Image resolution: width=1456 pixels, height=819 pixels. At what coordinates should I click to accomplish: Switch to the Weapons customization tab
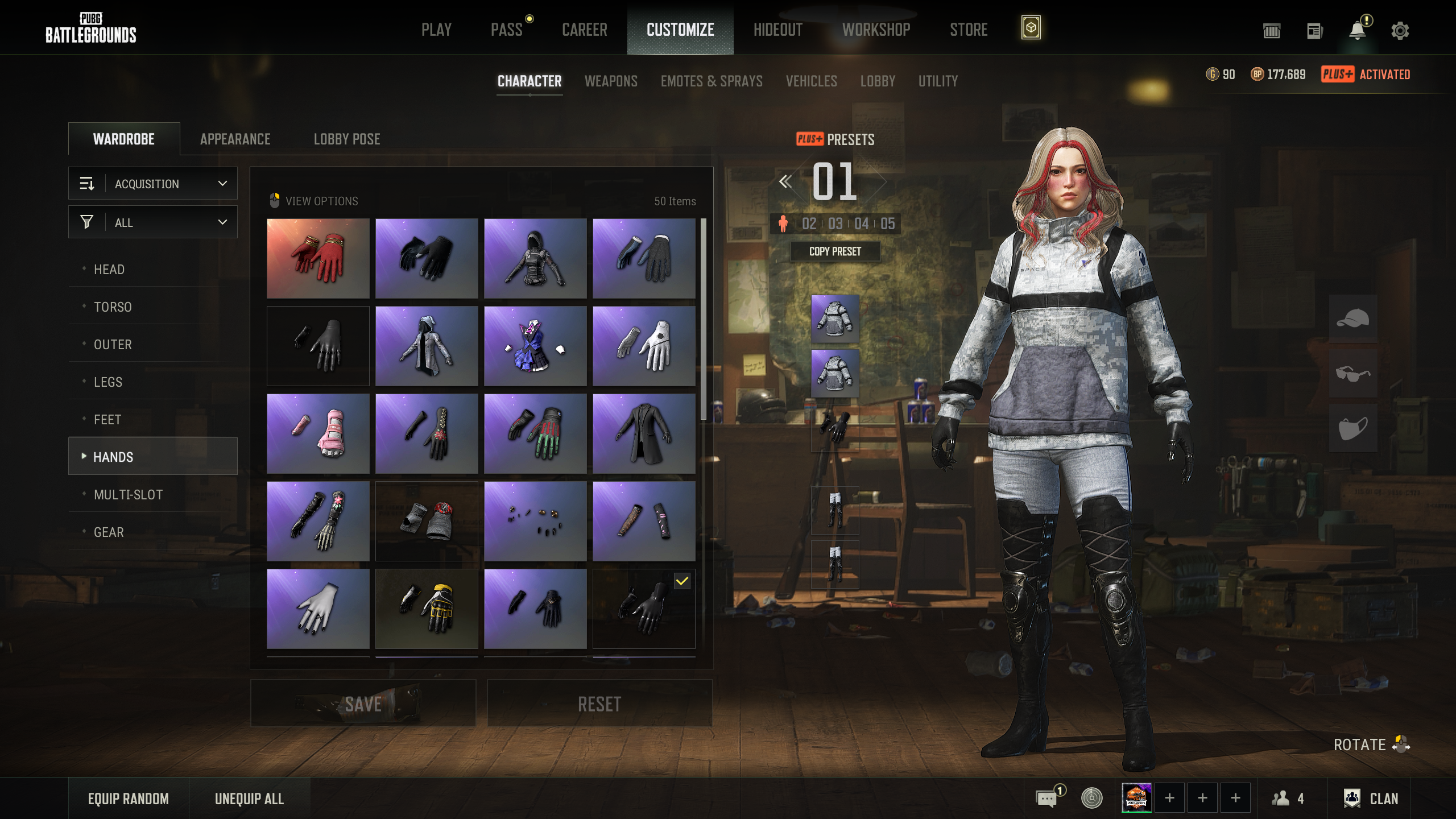611,81
